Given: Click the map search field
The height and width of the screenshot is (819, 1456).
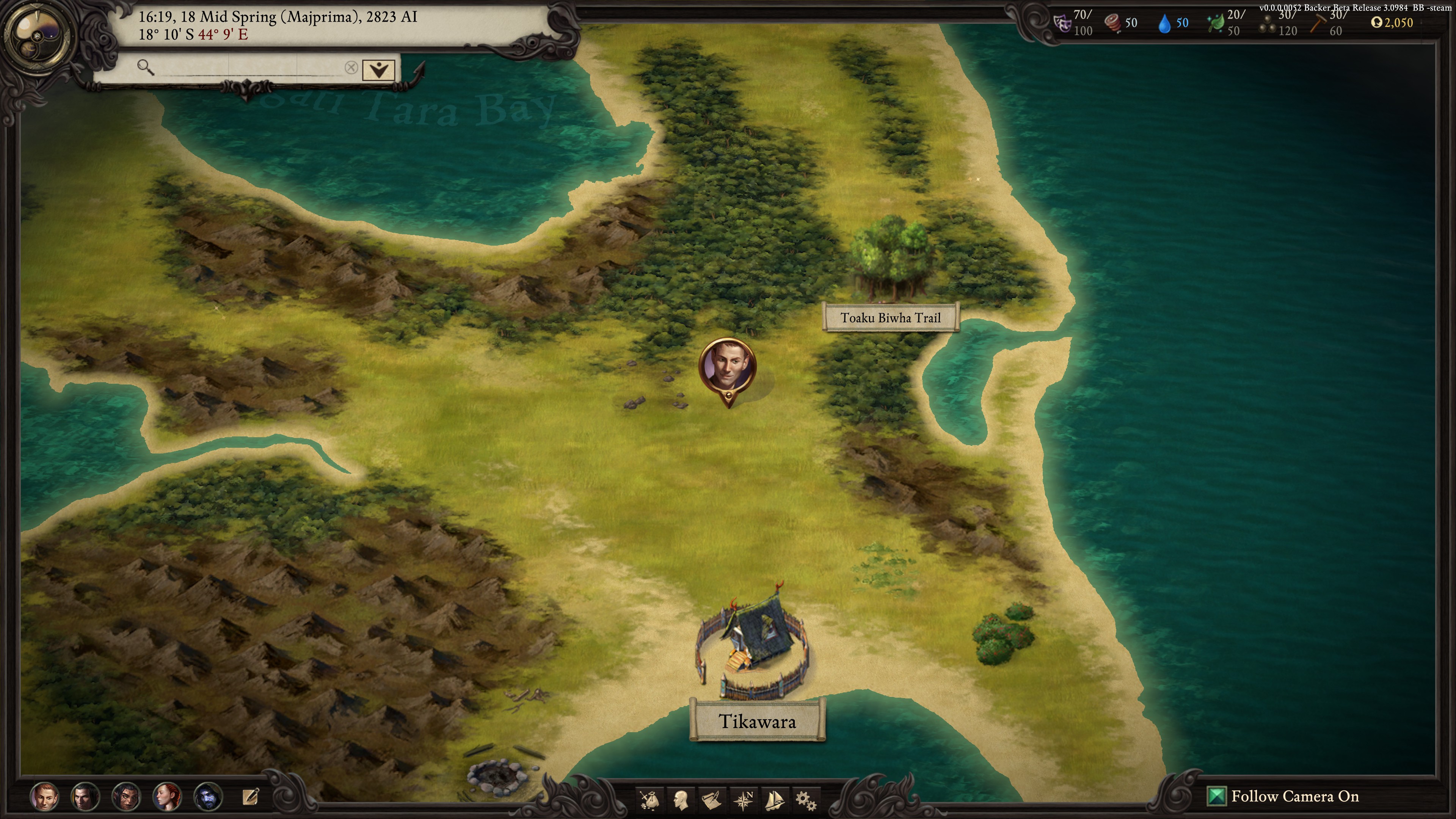Looking at the screenshot, I should pos(243,68).
